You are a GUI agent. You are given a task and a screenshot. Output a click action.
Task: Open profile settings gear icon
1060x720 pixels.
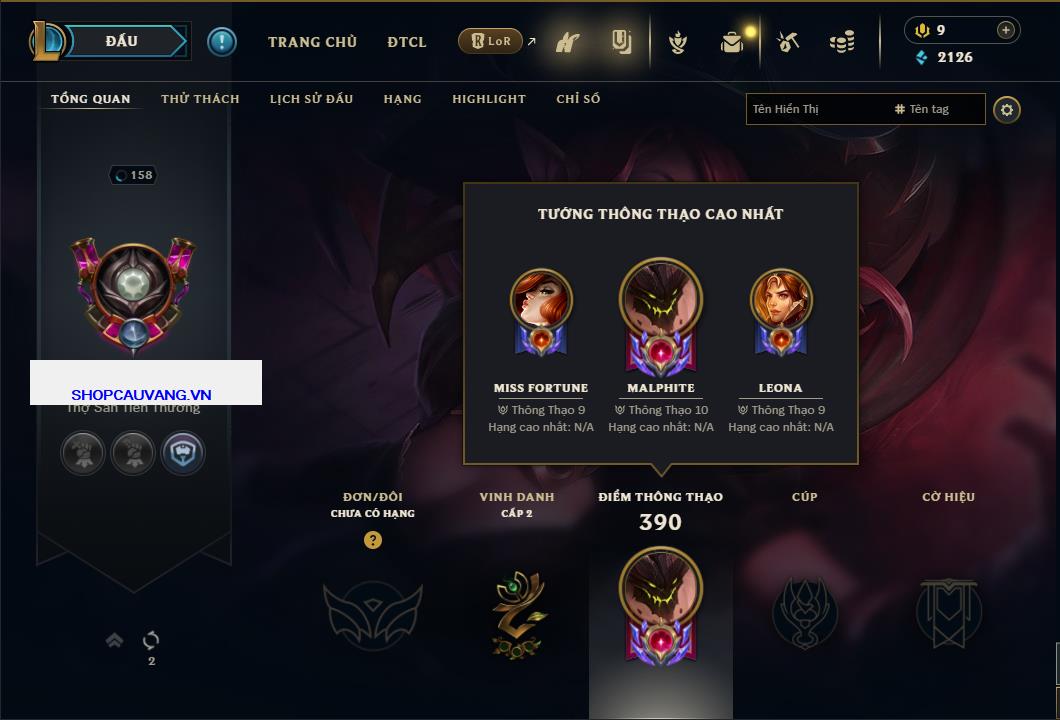point(1007,109)
